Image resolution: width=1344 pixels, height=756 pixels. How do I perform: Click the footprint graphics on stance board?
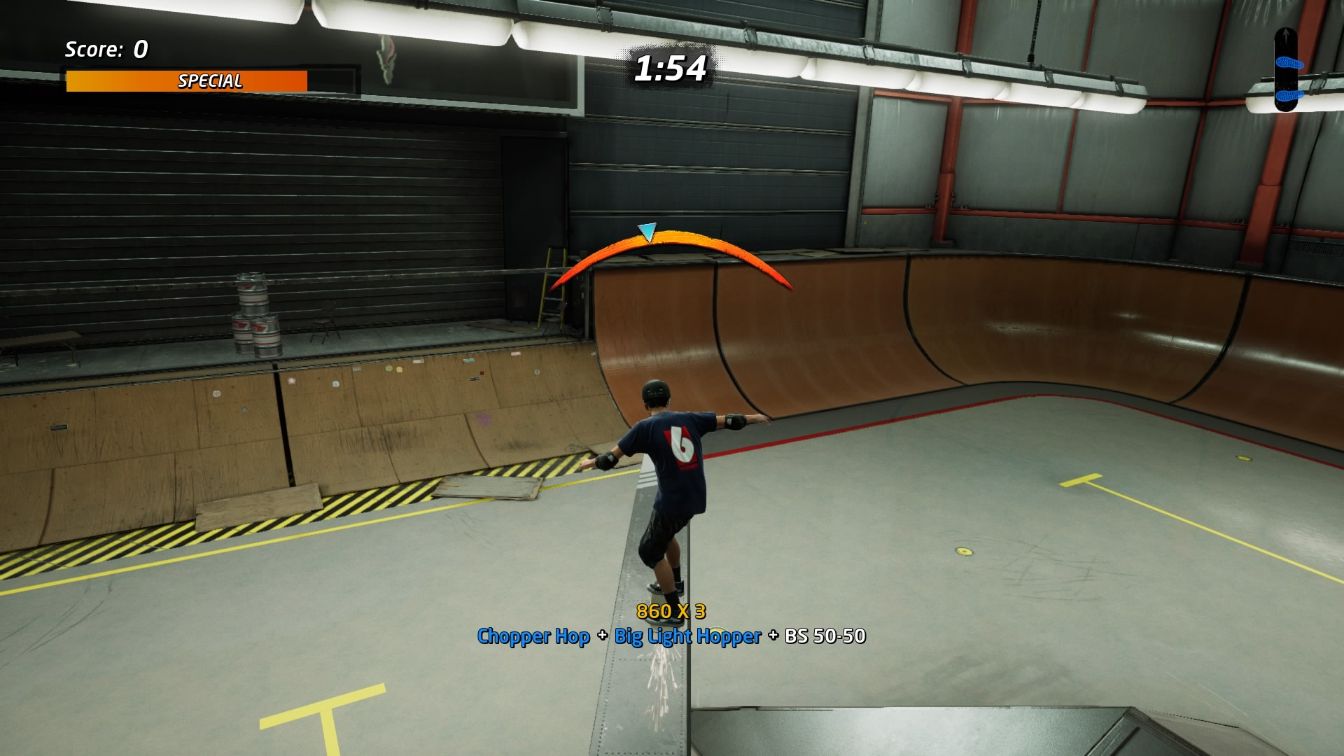[x=1289, y=62]
